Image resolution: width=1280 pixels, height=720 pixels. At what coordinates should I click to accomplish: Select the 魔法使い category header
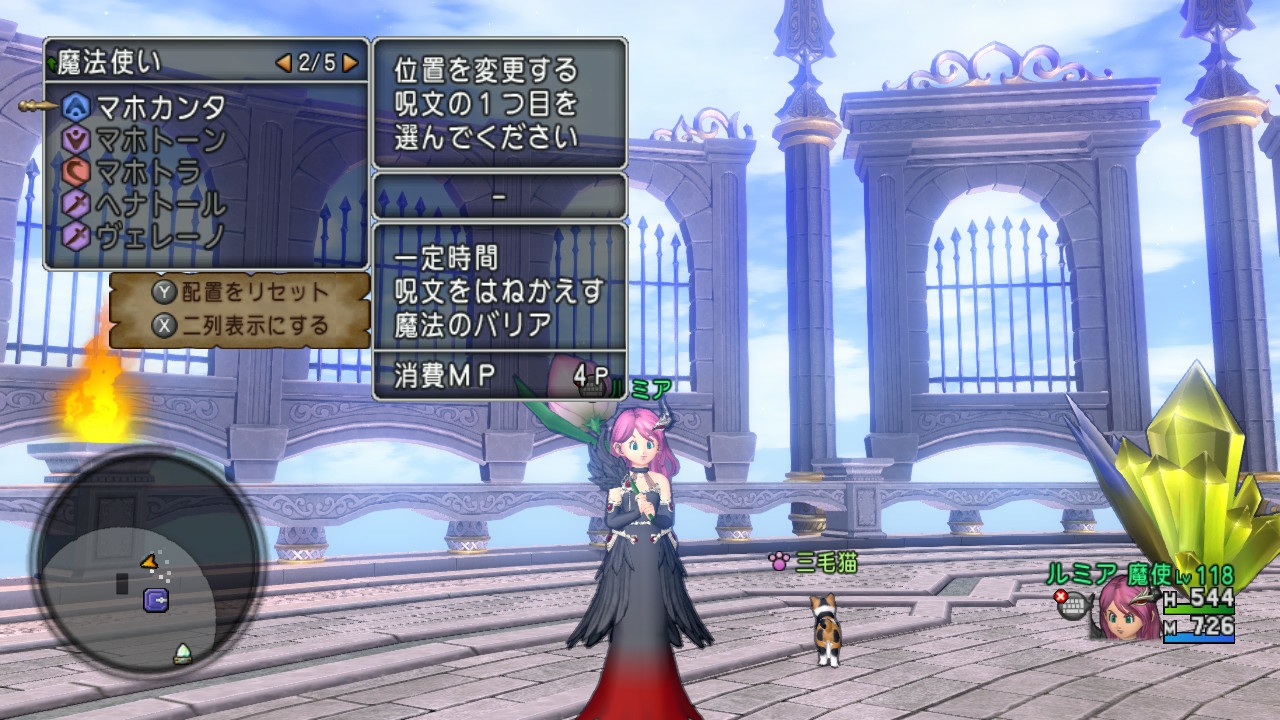pos(108,59)
